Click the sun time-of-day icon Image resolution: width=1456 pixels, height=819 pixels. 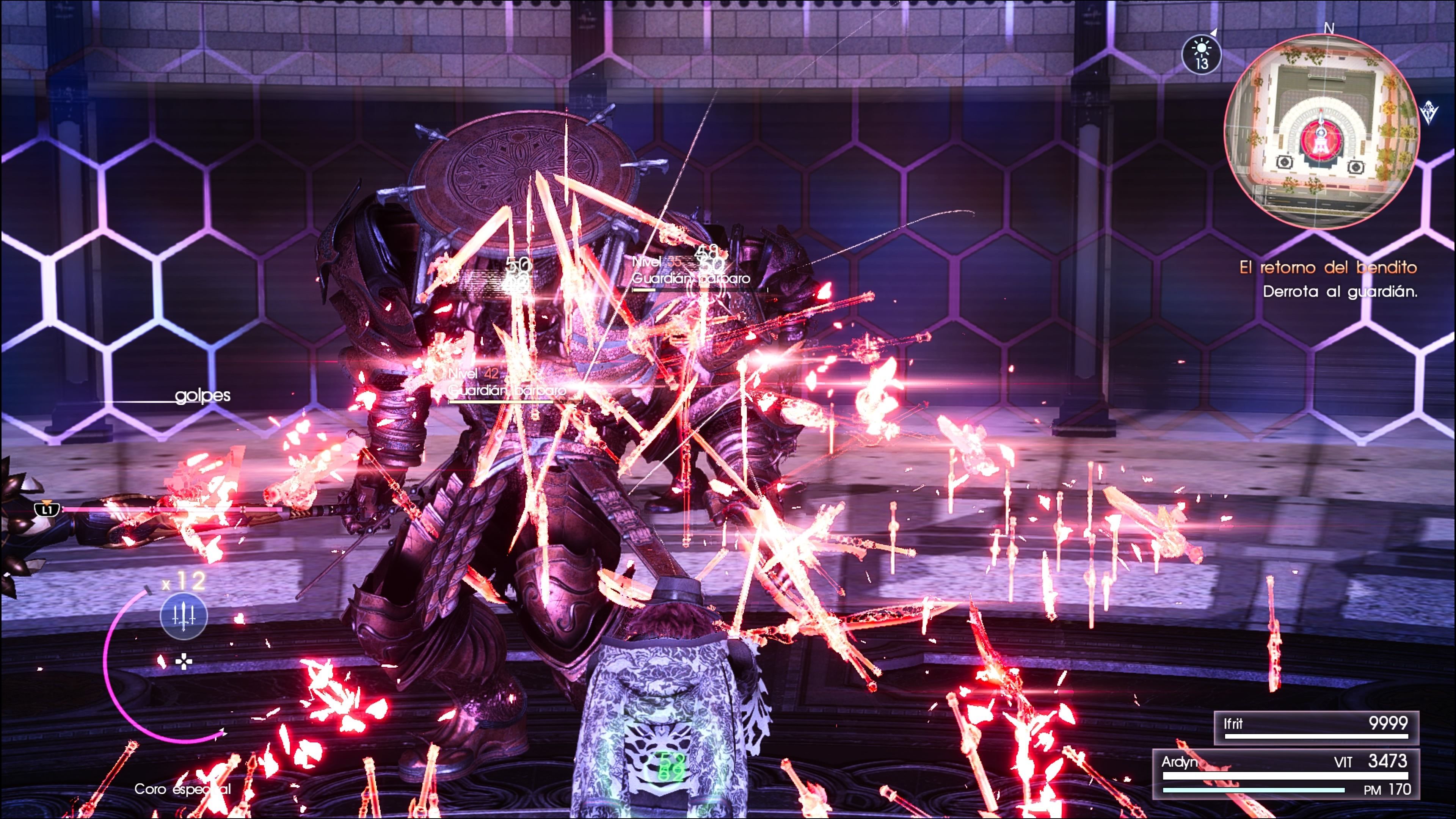(1201, 55)
